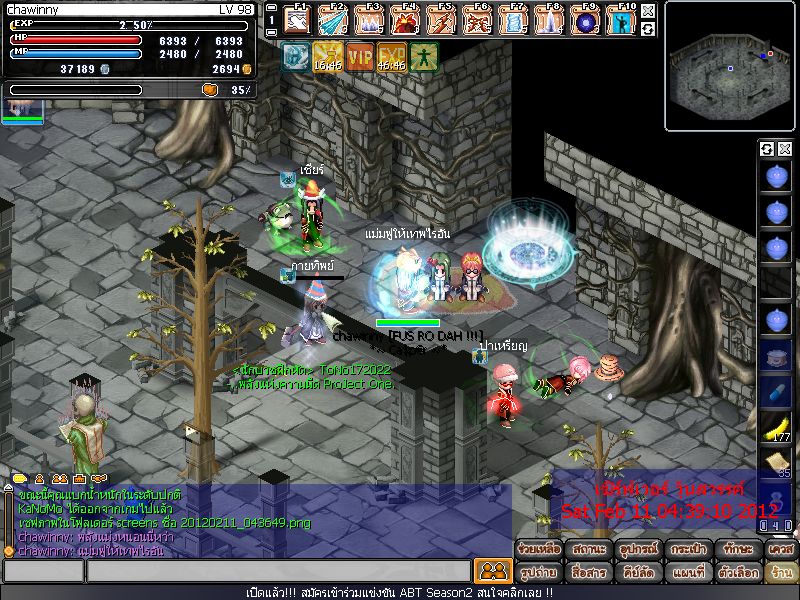Open the ร้าน (shop) button
The height and width of the screenshot is (600, 800).
(x=781, y=572)
